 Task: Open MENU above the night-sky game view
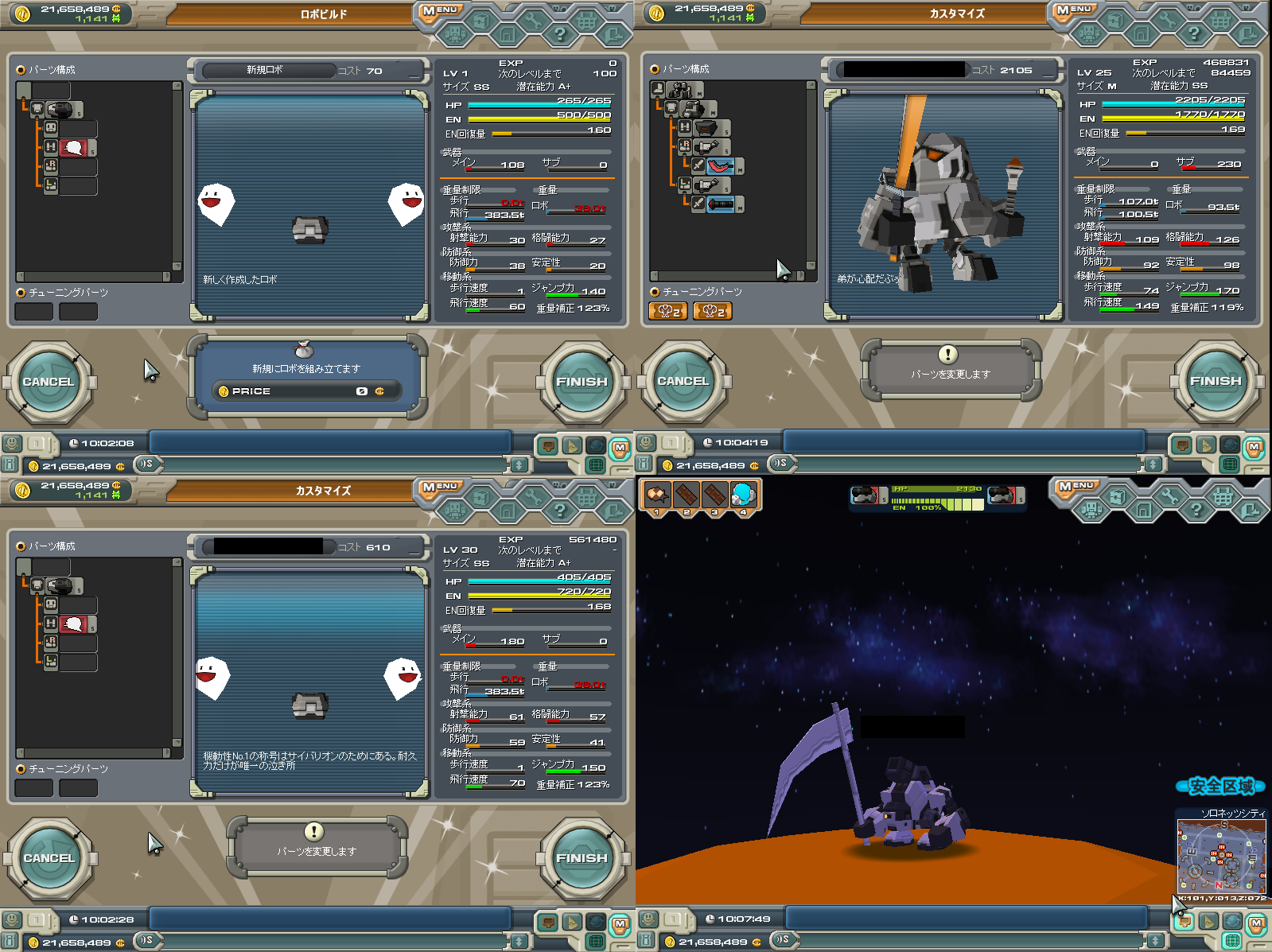click(1075, 486)
